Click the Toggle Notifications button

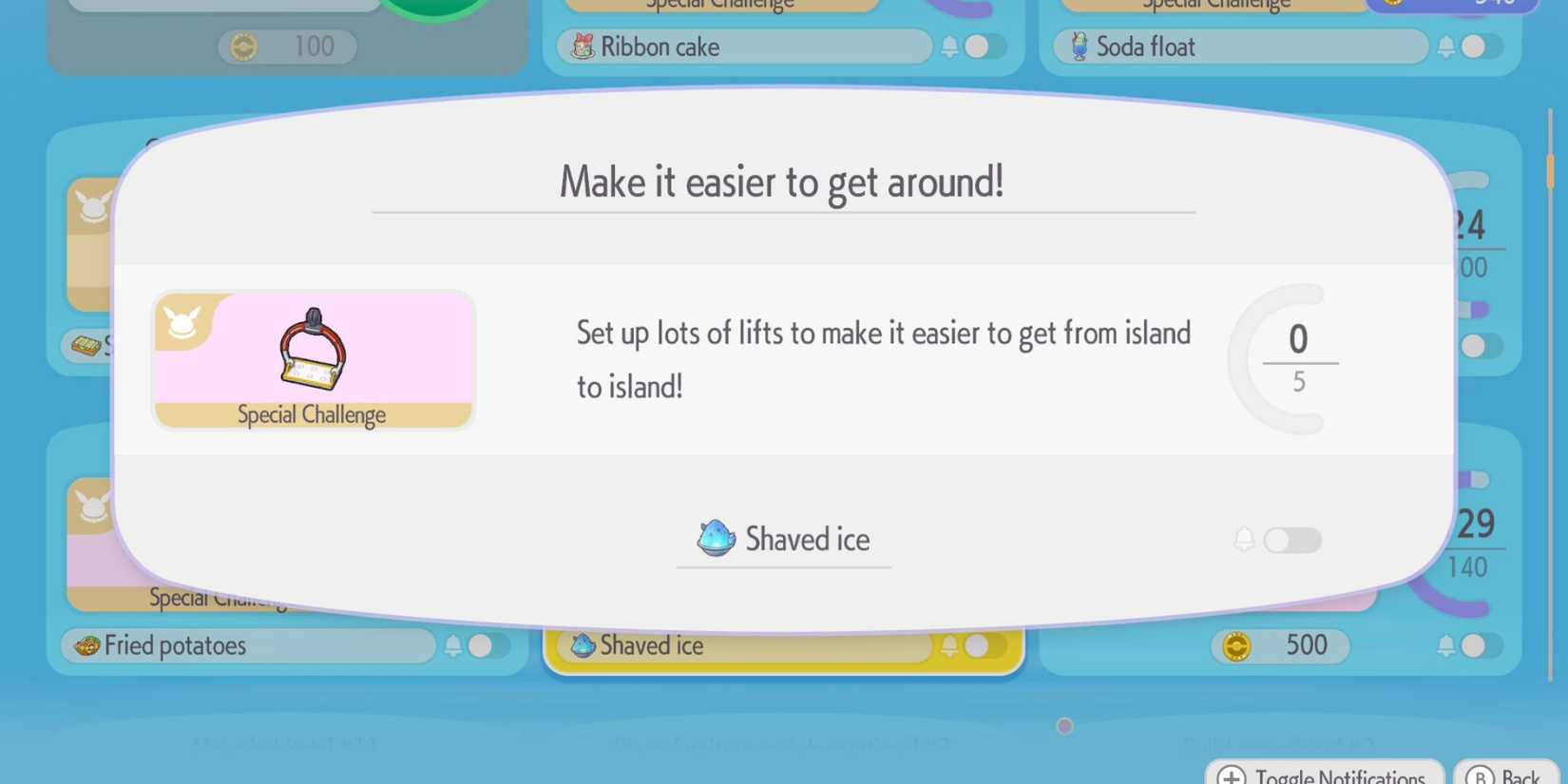[1324, 774]
